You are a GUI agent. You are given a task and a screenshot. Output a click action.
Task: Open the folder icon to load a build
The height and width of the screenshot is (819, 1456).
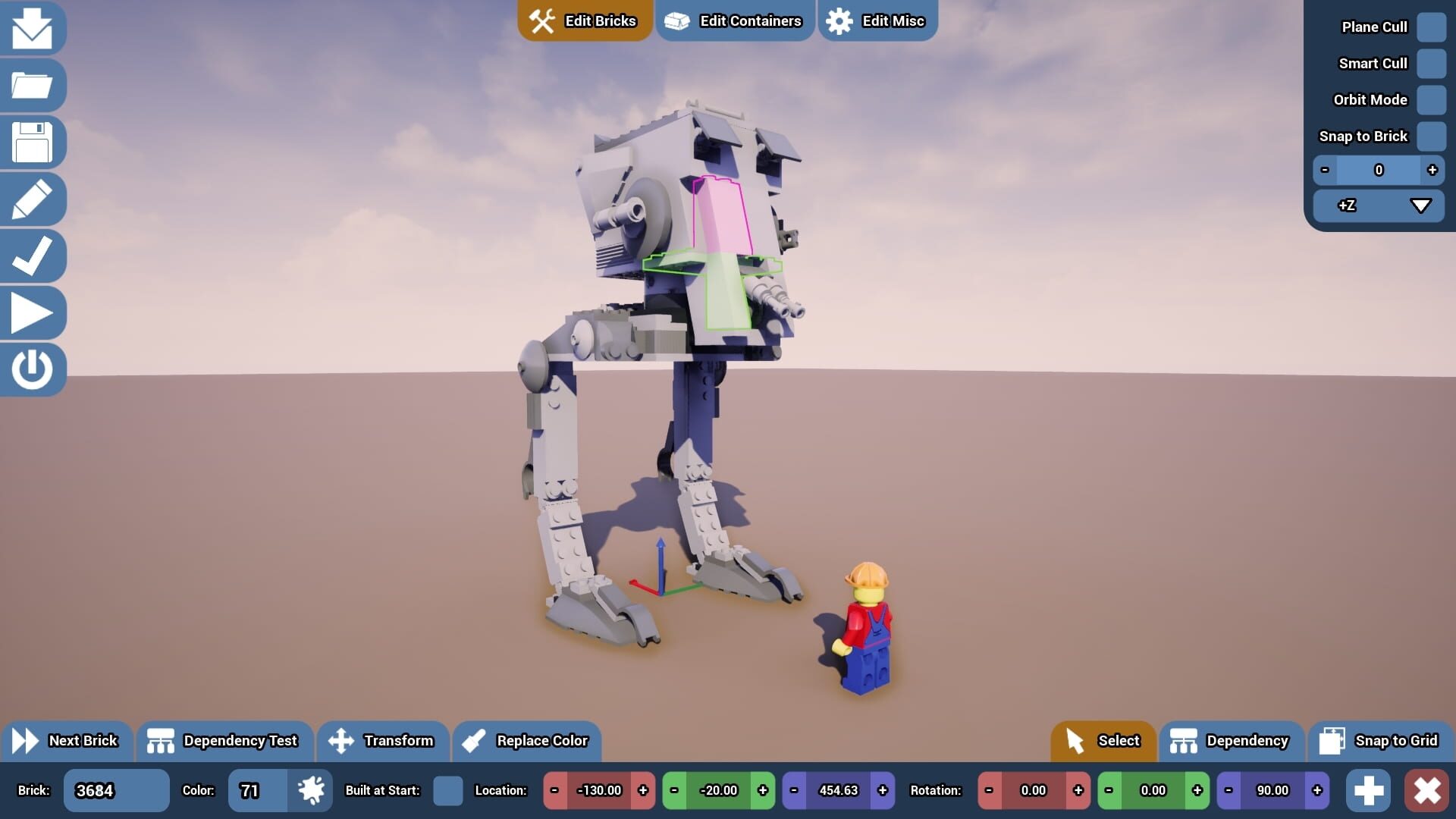pos(33,85)
